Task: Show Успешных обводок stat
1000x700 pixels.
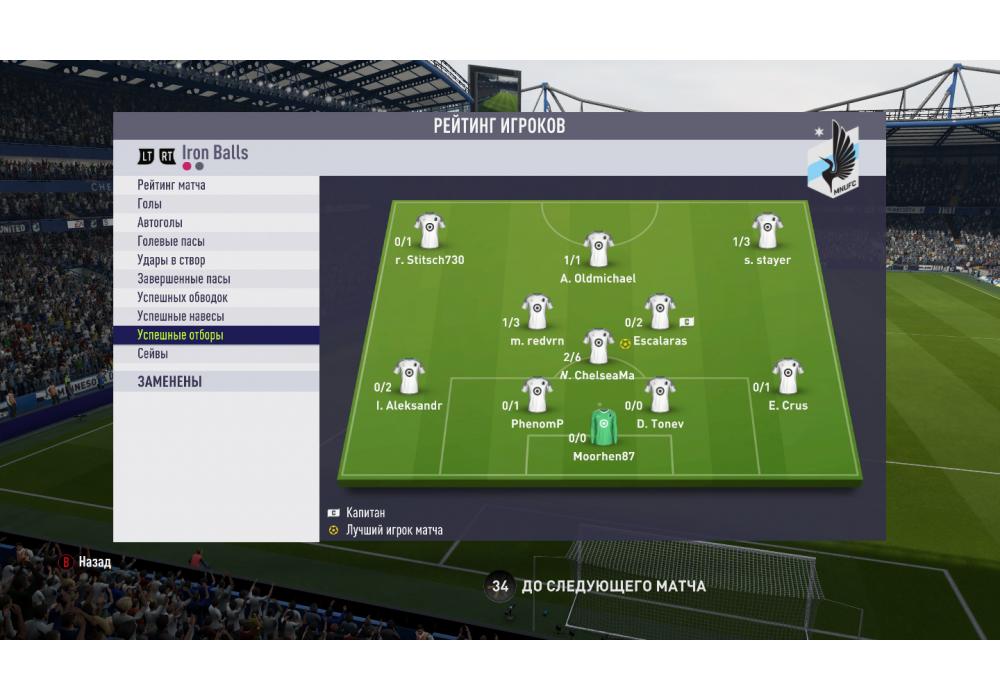Action: click(216, 298)
